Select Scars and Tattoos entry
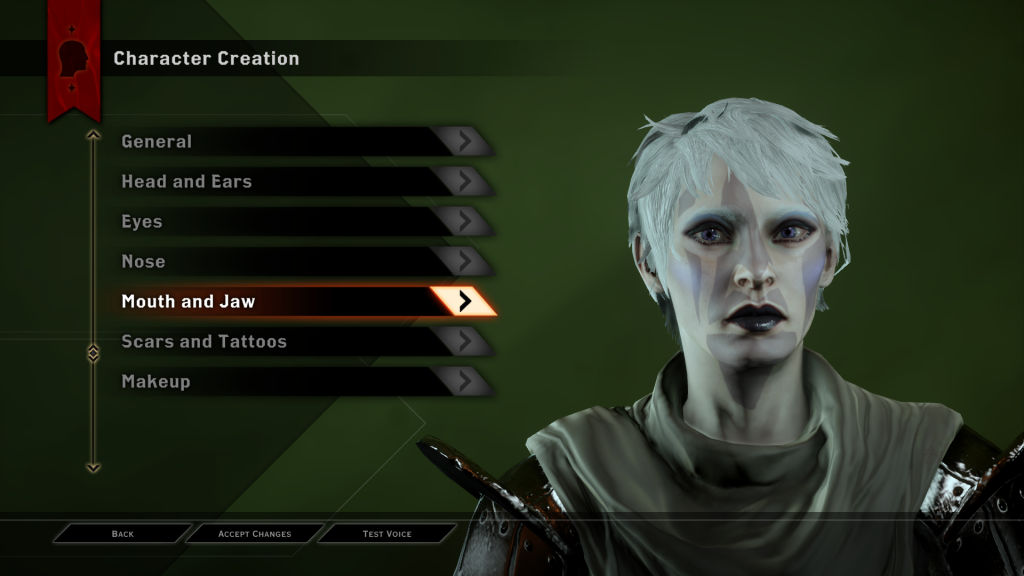The image size is (1024, 576). pos(300,342)
